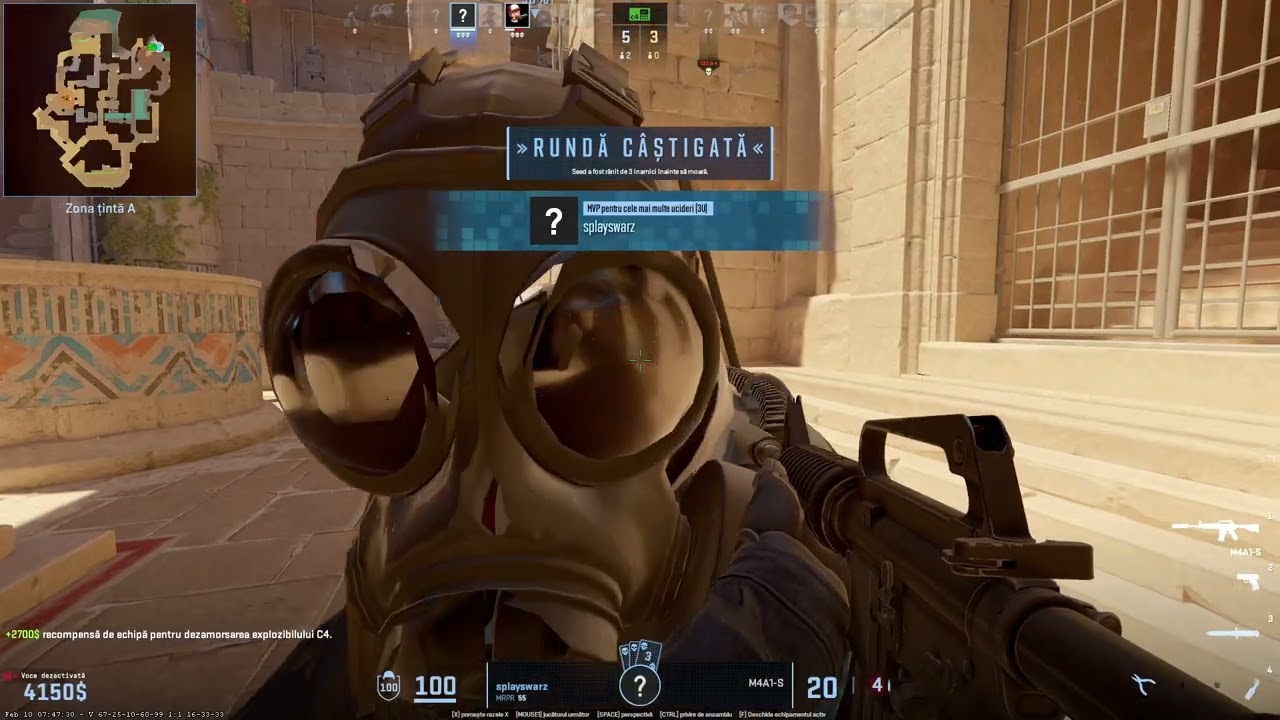
Task: Select the highlighted question-mark avatar in top bar
Action: [462, 15]
